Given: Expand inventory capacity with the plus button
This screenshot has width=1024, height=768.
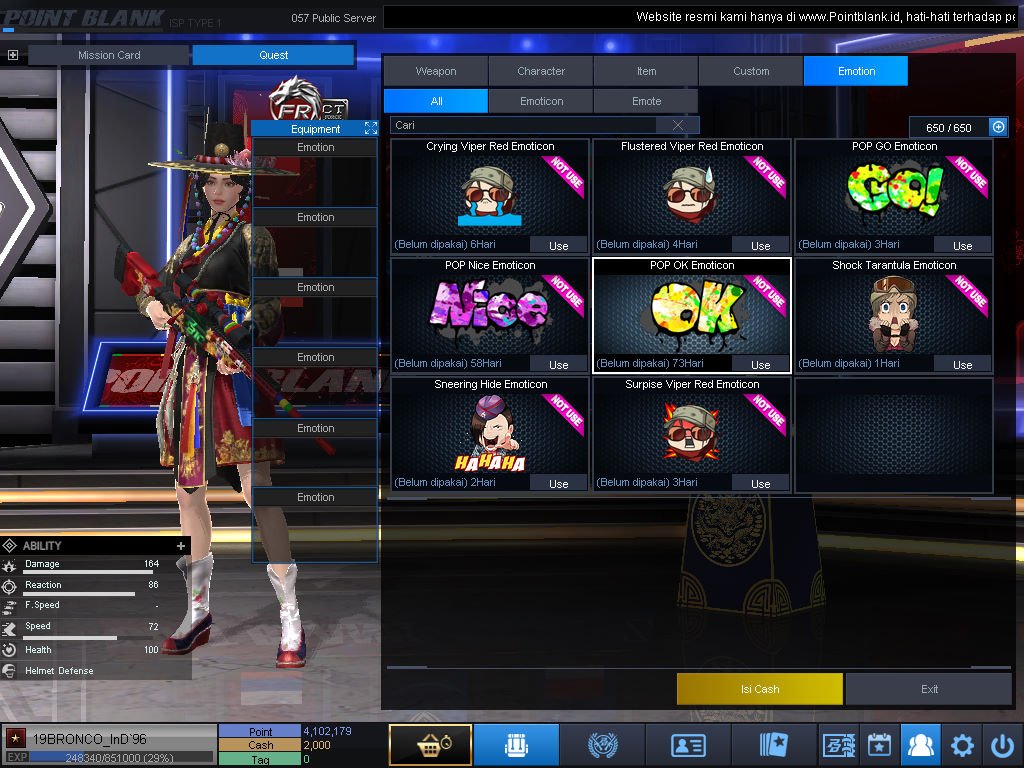Looking at the screenshot, I should 997,127.
